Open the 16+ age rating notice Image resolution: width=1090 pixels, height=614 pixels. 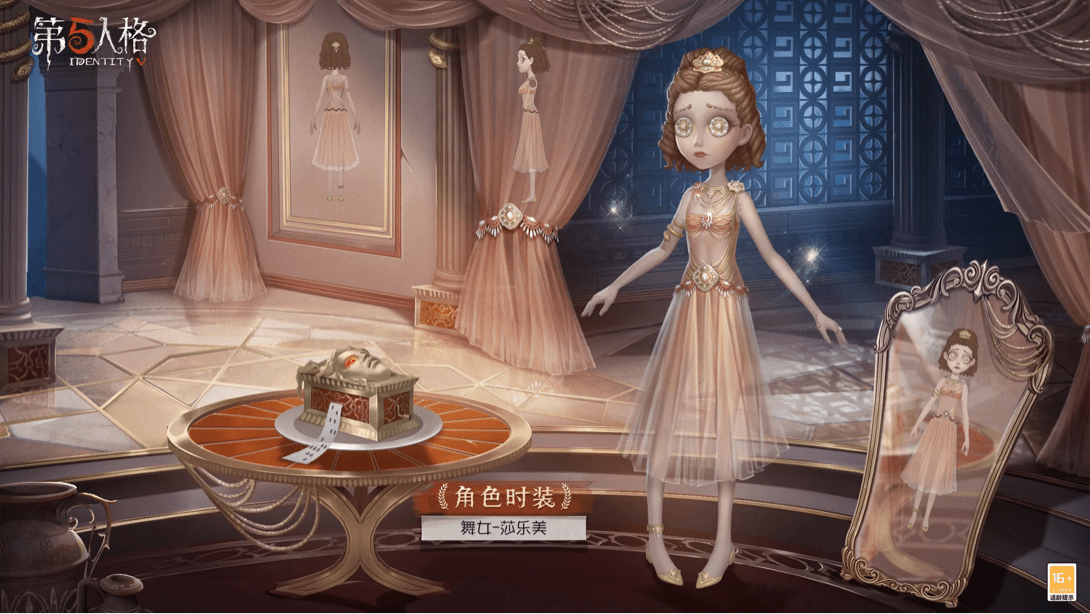tap(1060, 581)
